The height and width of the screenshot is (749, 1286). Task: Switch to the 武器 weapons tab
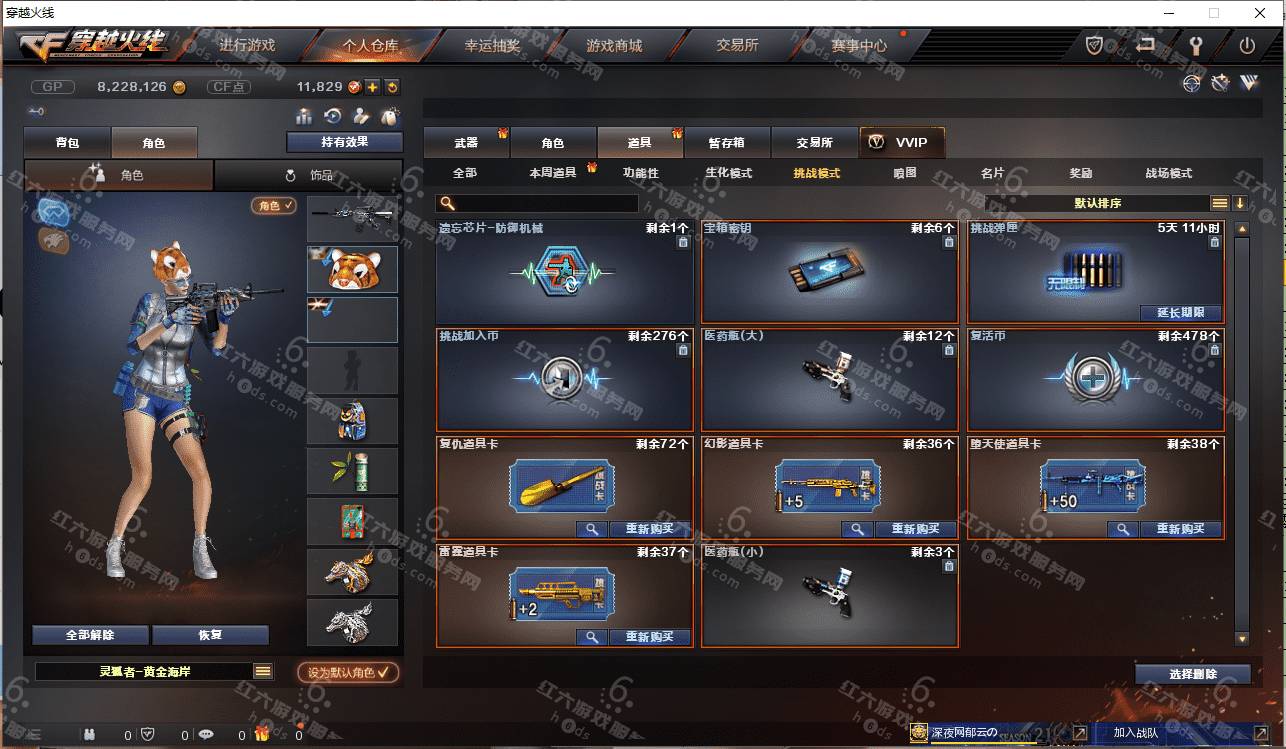pyautogui.click(x=466, y=143)
